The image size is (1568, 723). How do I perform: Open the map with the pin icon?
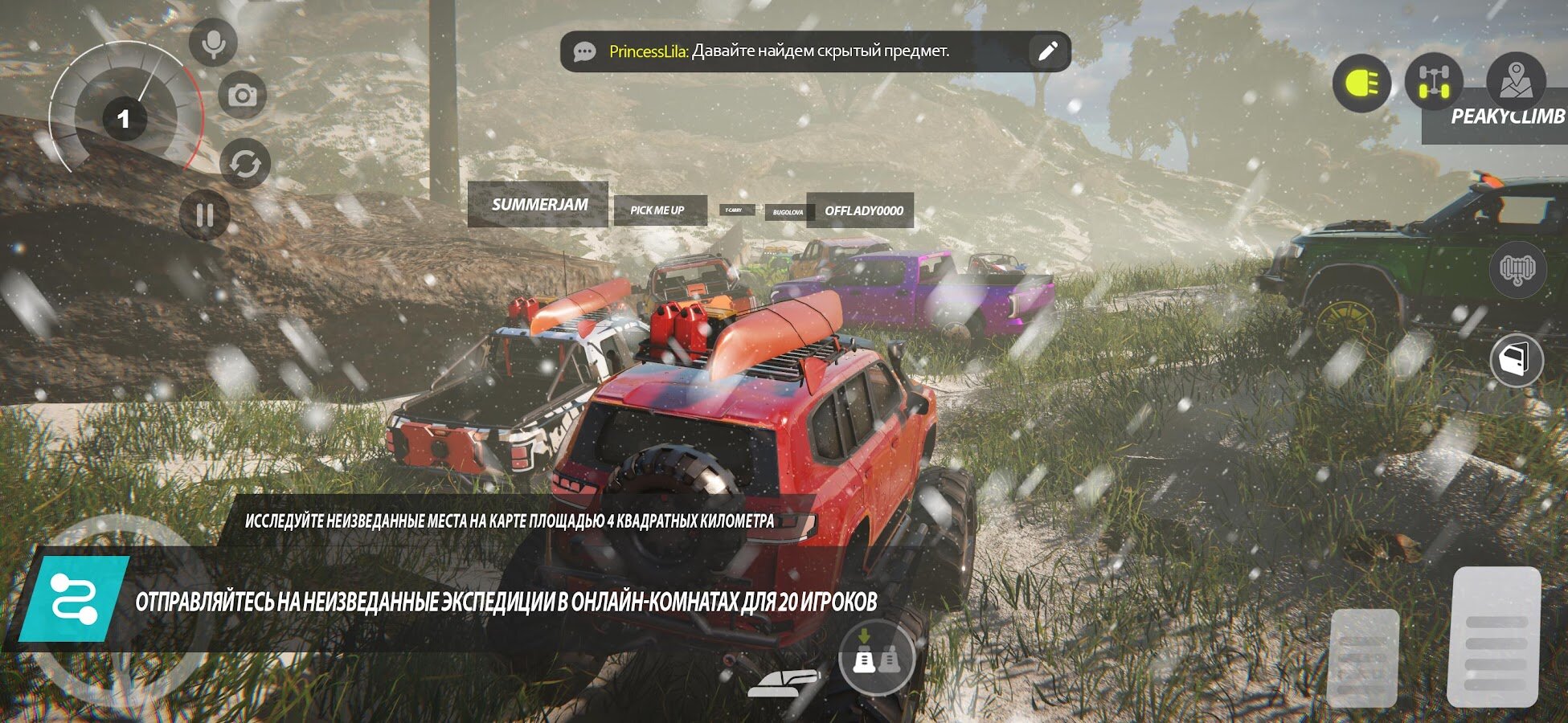[x=1515, y=80]
